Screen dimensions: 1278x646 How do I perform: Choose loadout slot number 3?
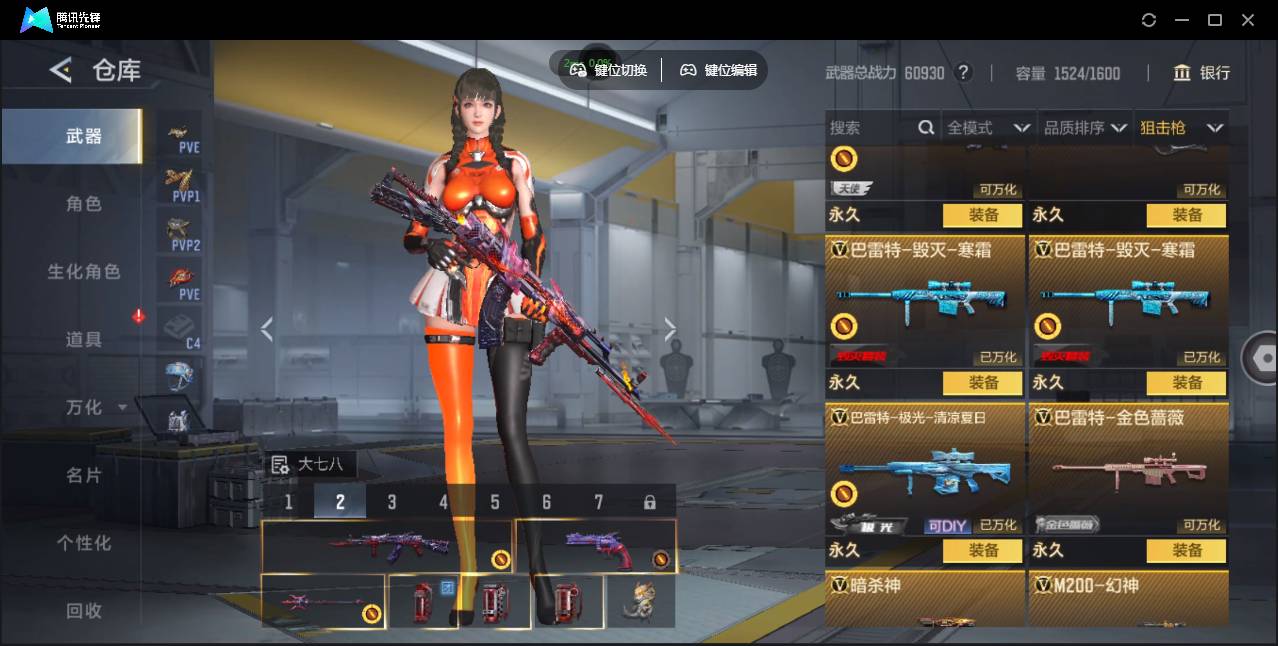(392, 502)
